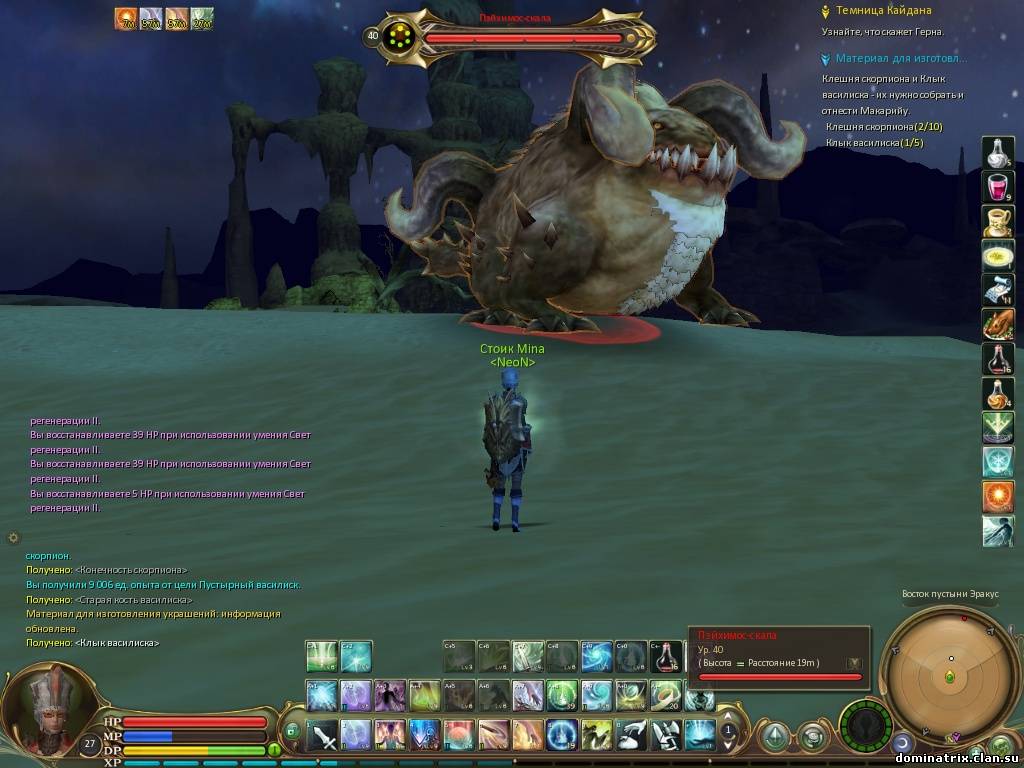Screen dimensions: 1024x768
Task: Open the Материал для изготовления quest entry
Action: click(x=890, y=59)
